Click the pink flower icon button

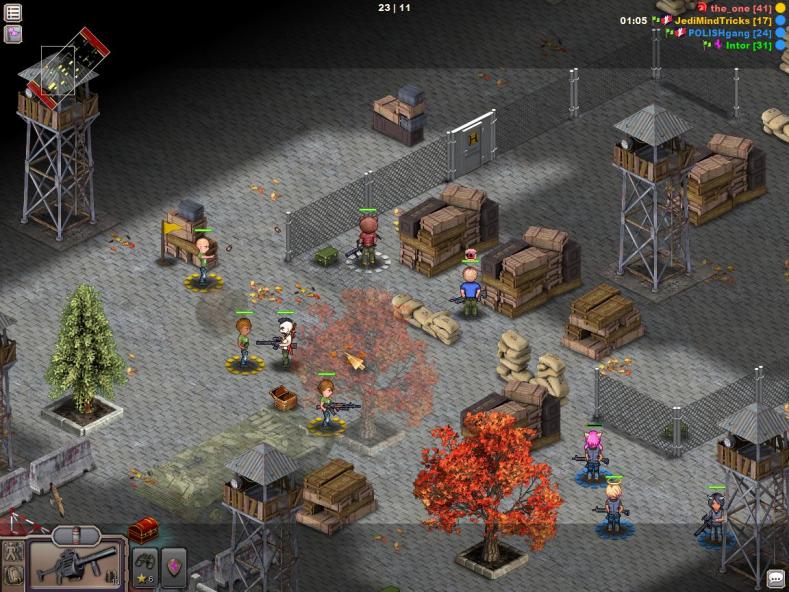point(13,34)
